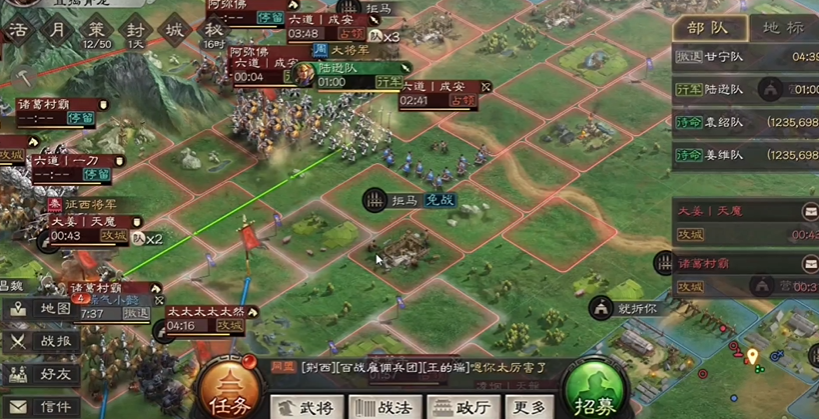Image resolution: width=819 pixels, height=419 pixels.
Task: Open the 招募 recruit orb
Action: 595,389
